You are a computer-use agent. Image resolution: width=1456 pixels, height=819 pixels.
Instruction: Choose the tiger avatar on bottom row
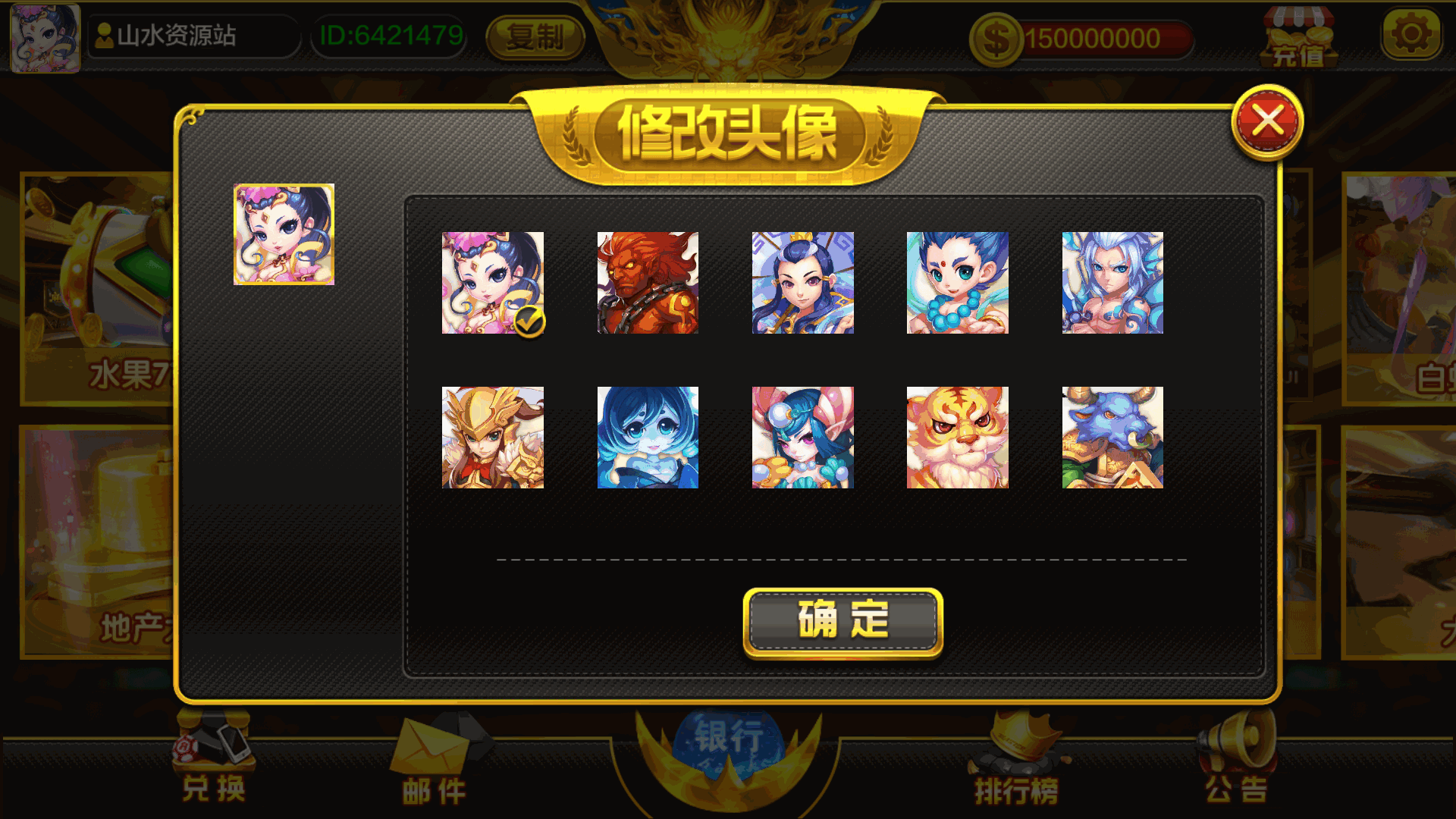[957, 438]
